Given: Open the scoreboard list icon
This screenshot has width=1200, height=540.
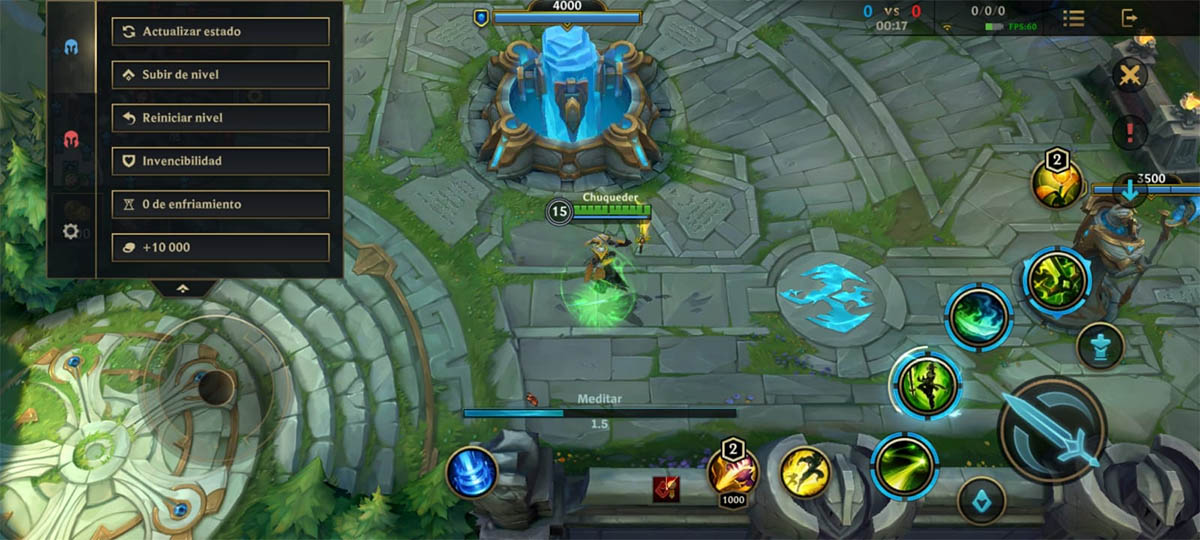Looking at the screenshot, I should pyautogui.click(x=1074, y=18).
